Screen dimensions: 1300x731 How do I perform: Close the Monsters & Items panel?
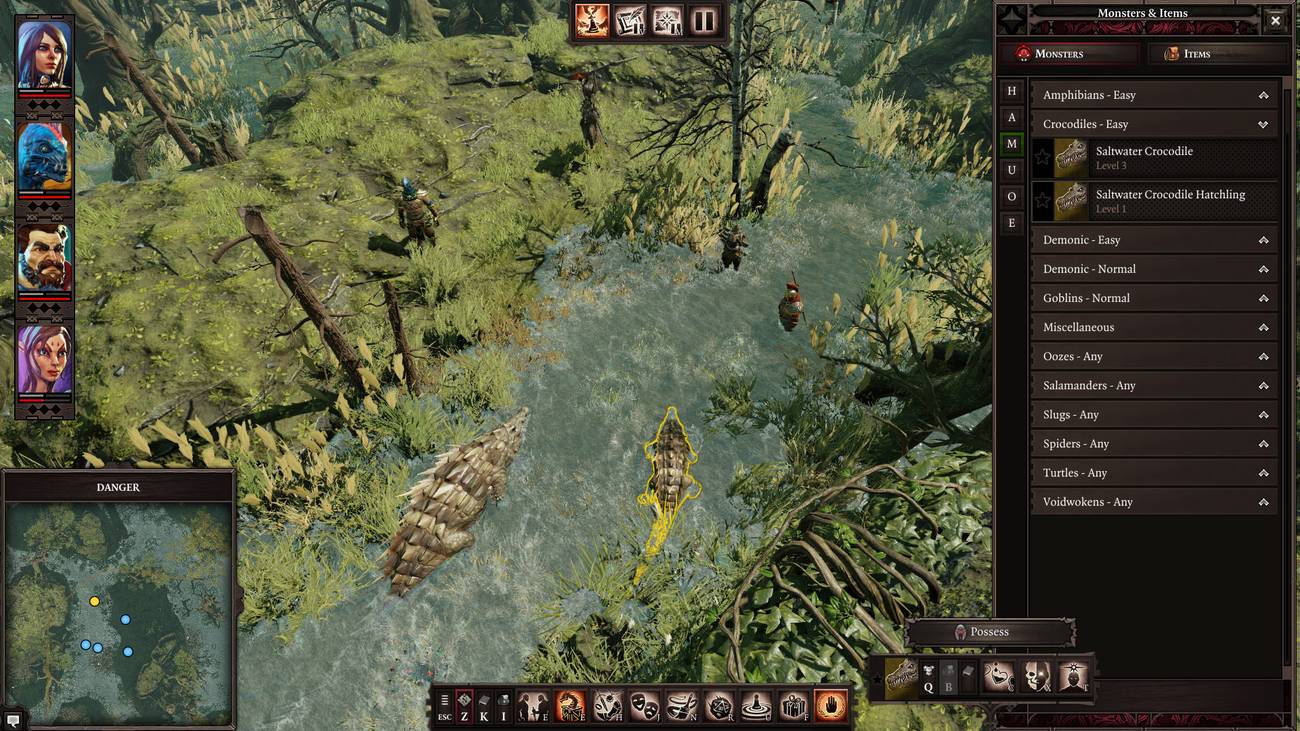pos(1275,20)
